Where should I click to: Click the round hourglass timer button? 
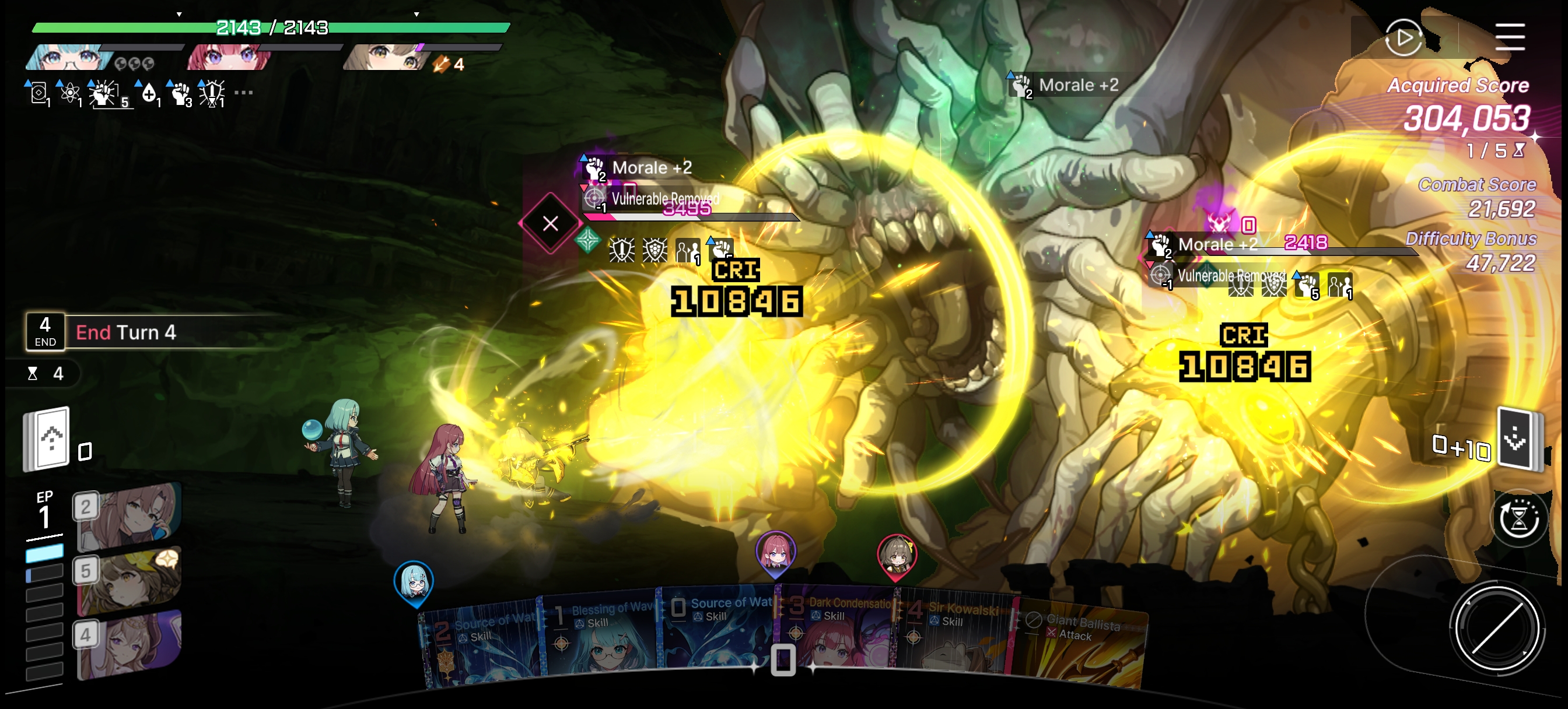[1518, 518]
